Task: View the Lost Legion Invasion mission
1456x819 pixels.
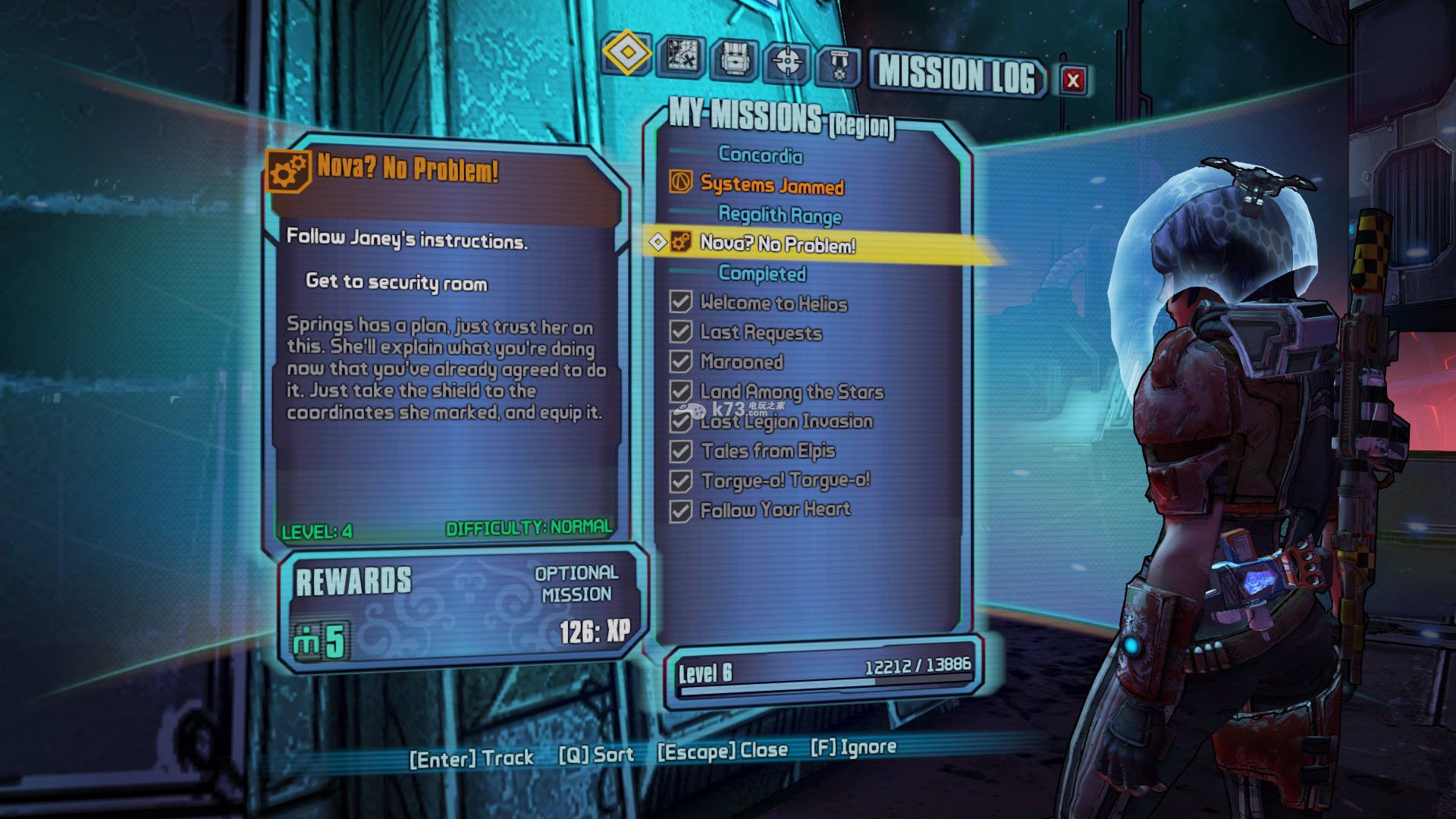Action: pos(786,422)
